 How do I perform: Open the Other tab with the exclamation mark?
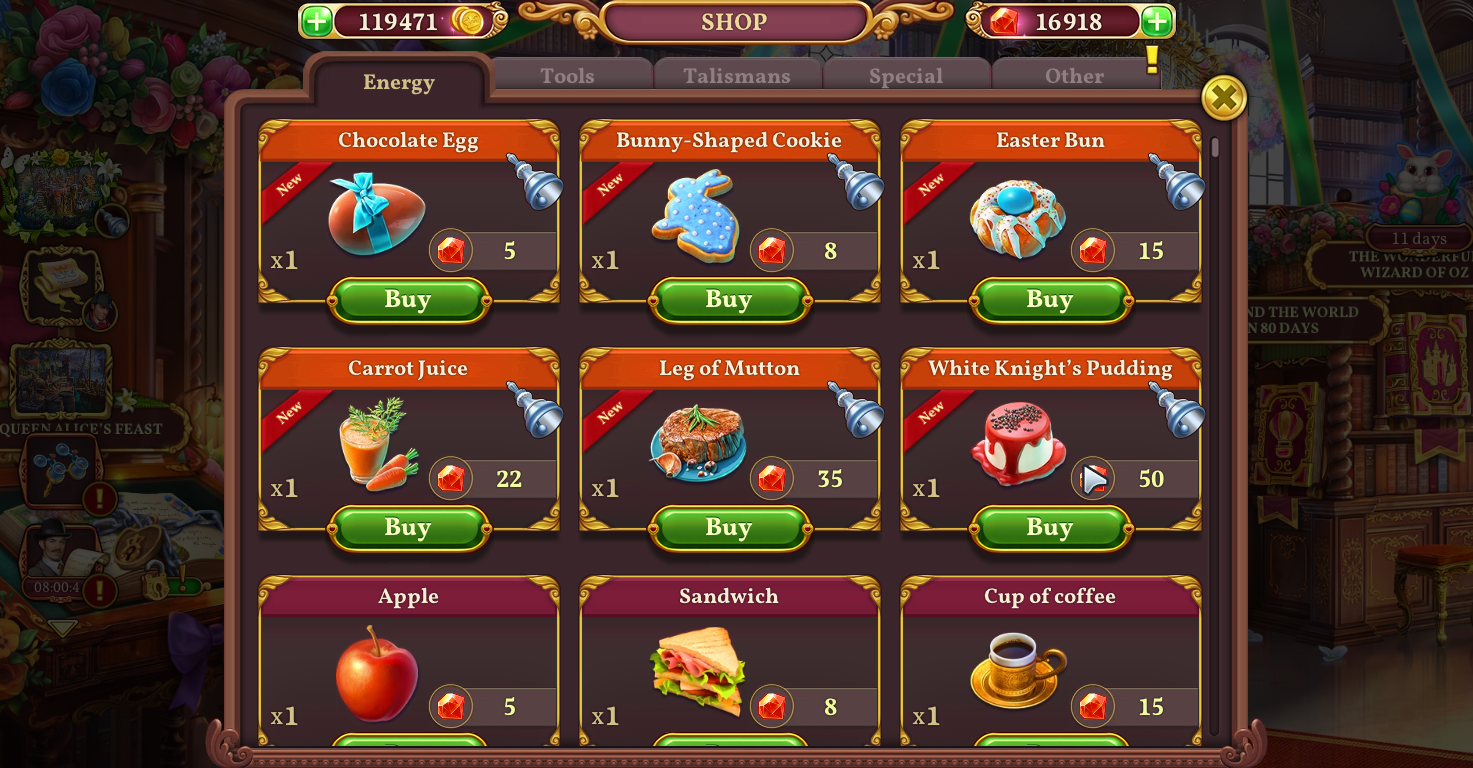coord(1073,74)
